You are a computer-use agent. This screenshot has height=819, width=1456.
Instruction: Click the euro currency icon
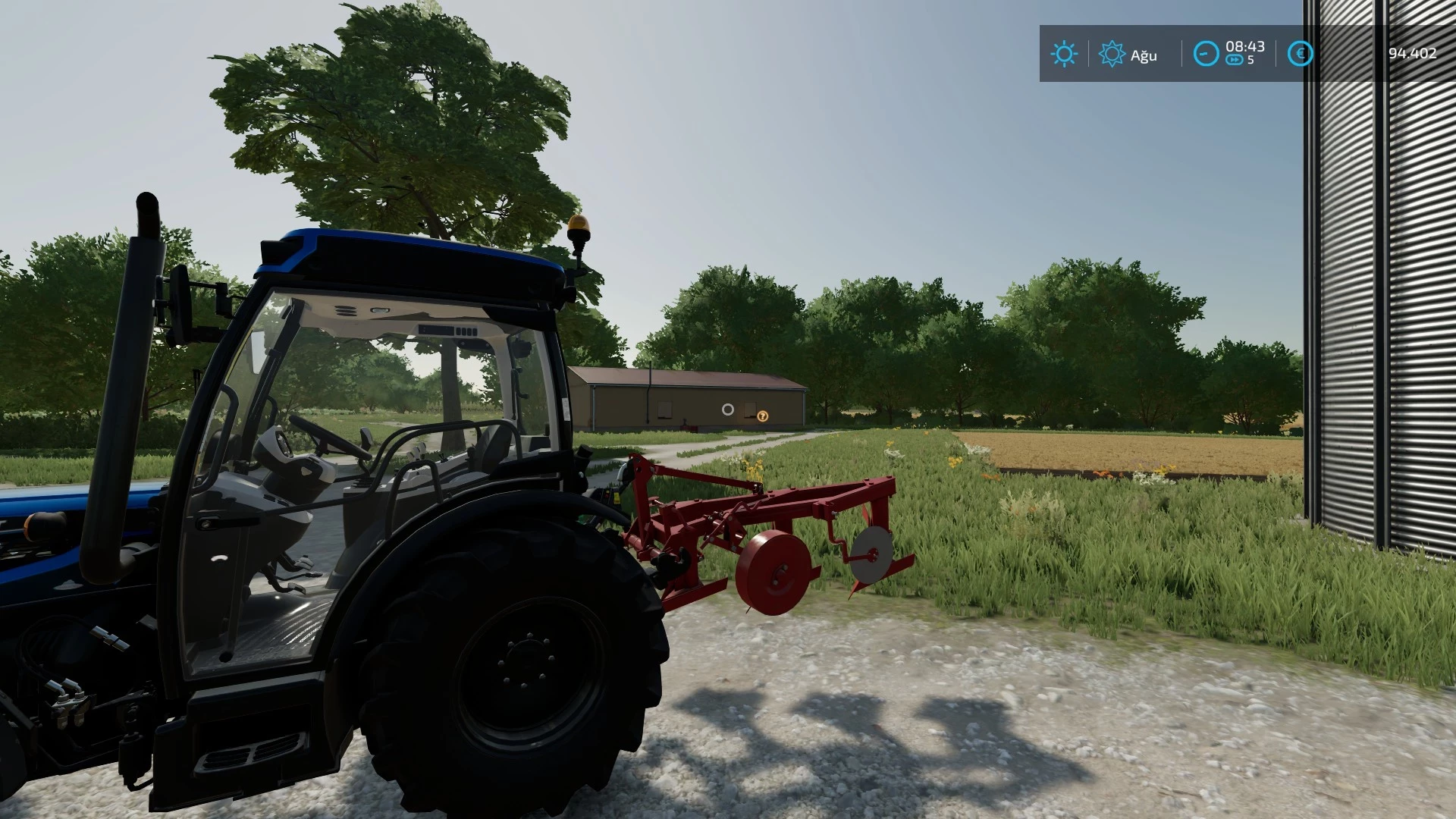pos(1301,52)
